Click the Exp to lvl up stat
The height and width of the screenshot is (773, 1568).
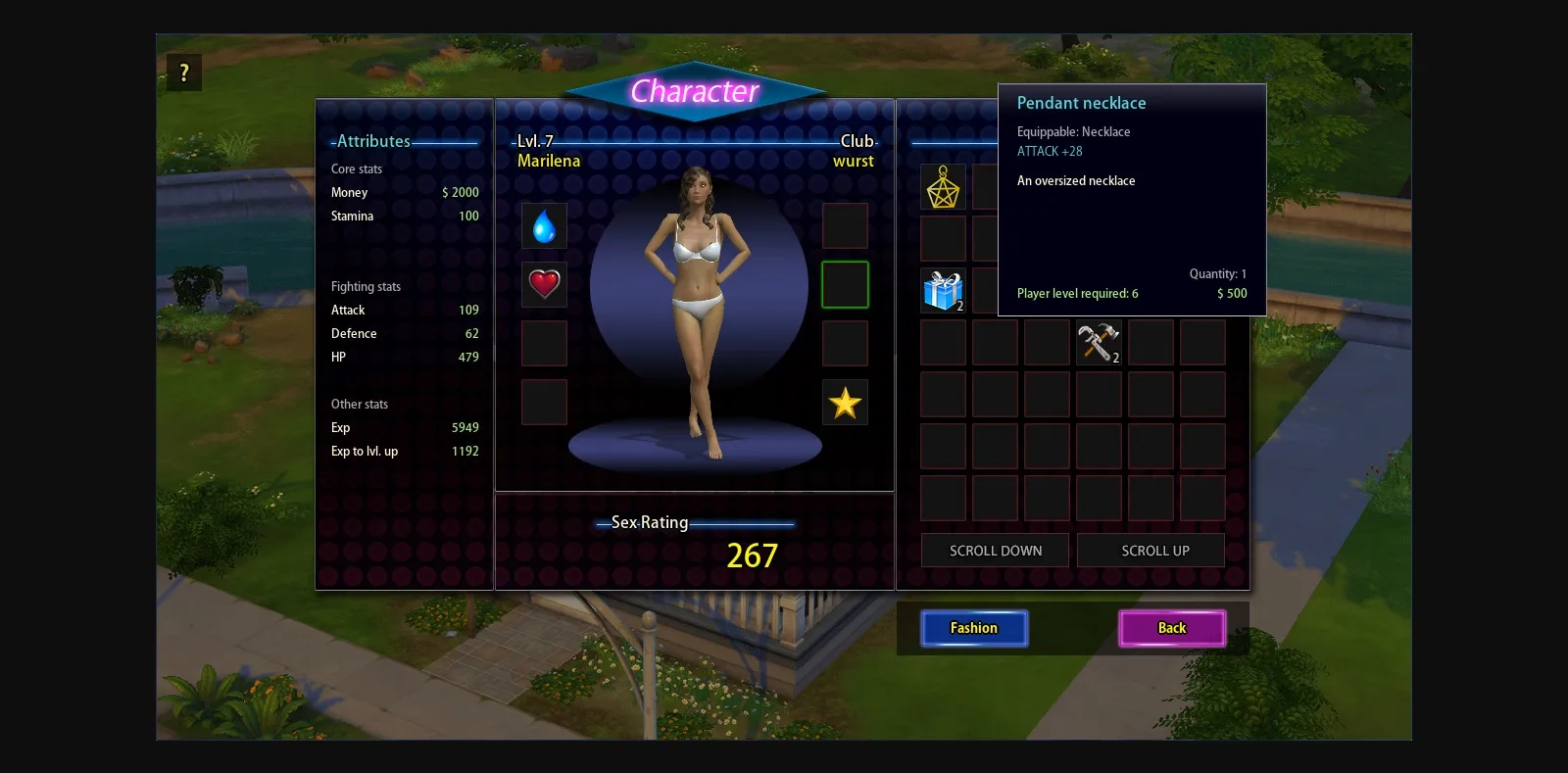(365, 451)
